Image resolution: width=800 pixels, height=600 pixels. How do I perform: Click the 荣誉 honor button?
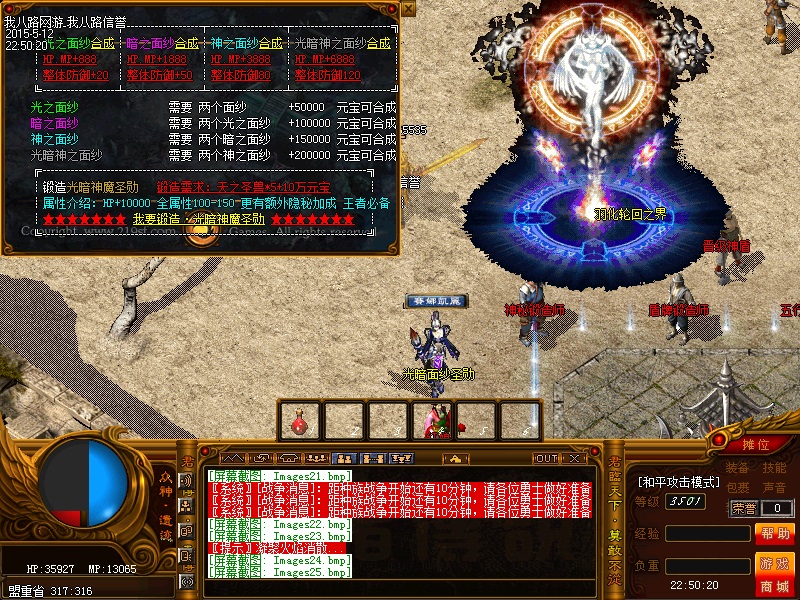[x=743, y=508]
